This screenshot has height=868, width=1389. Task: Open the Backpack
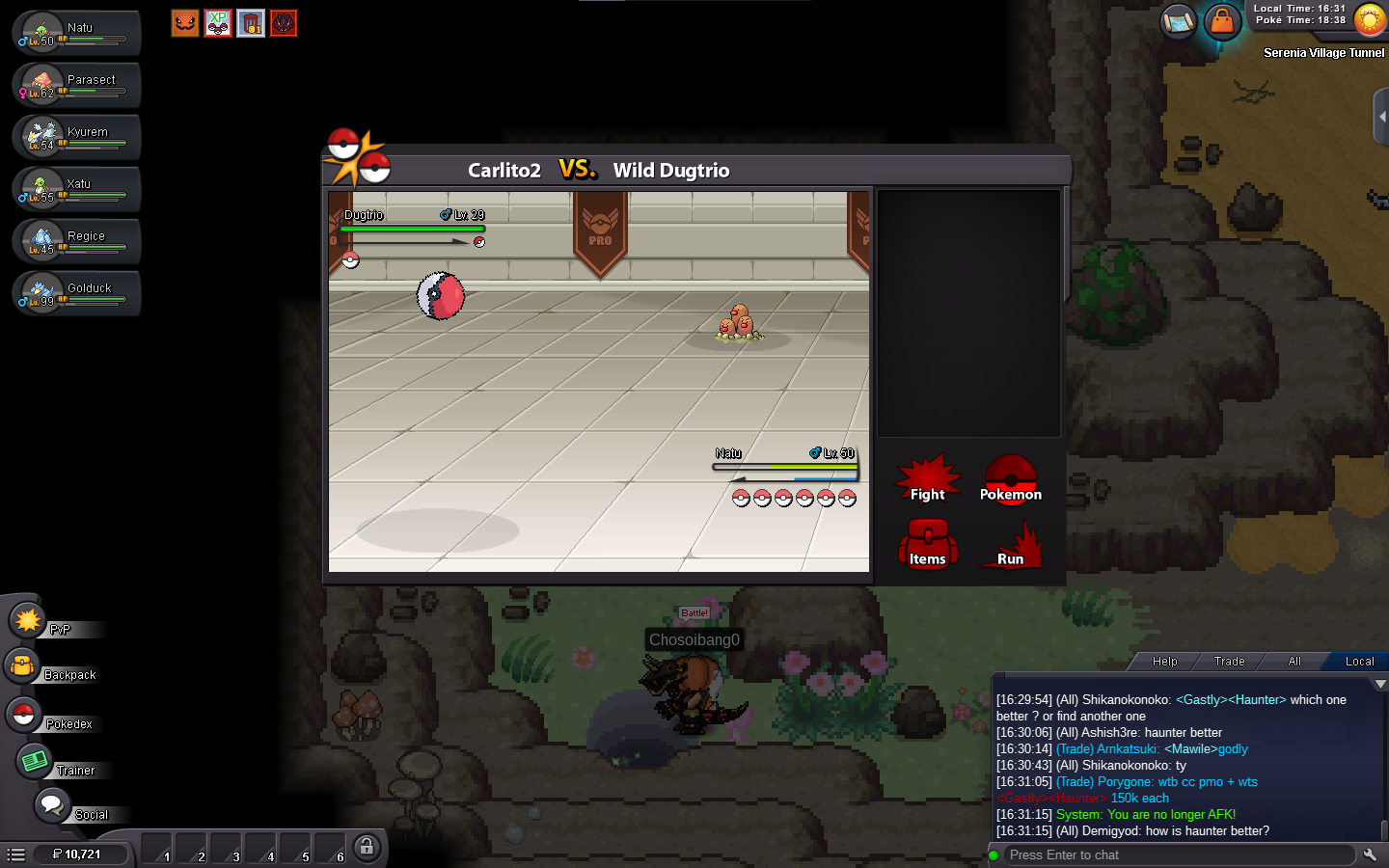(23, 666)
